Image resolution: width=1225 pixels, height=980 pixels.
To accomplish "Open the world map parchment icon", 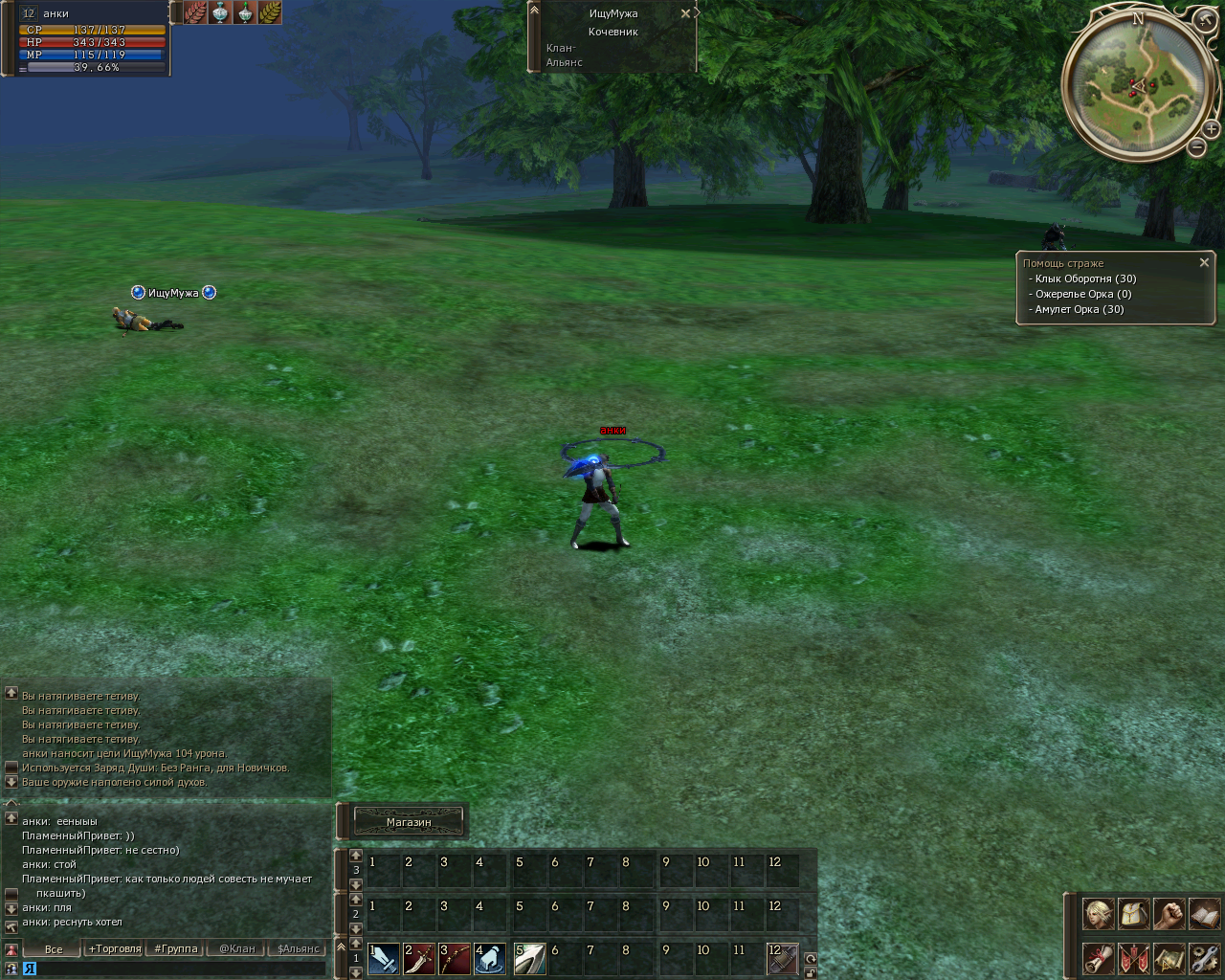I will pos(1169,958).
